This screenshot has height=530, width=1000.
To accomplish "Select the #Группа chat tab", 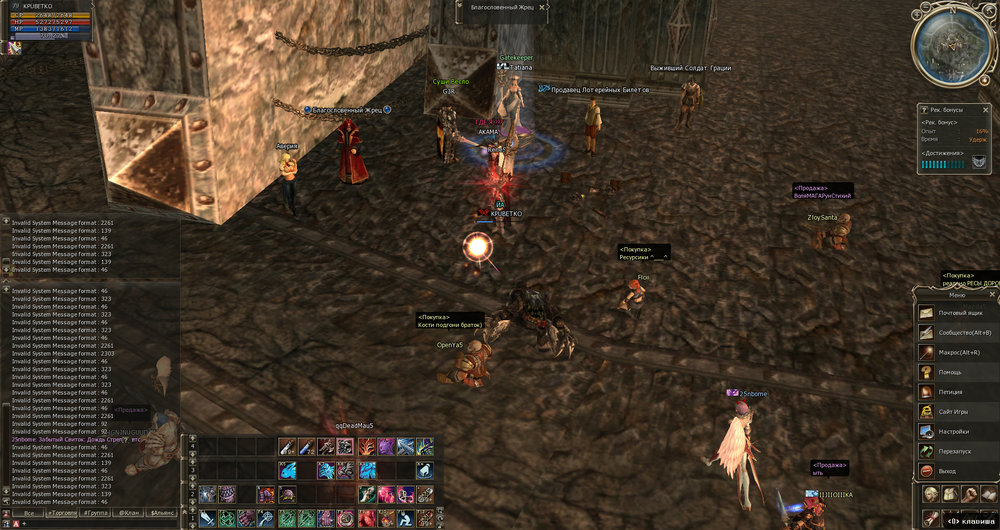I will [x=96, y=512].
